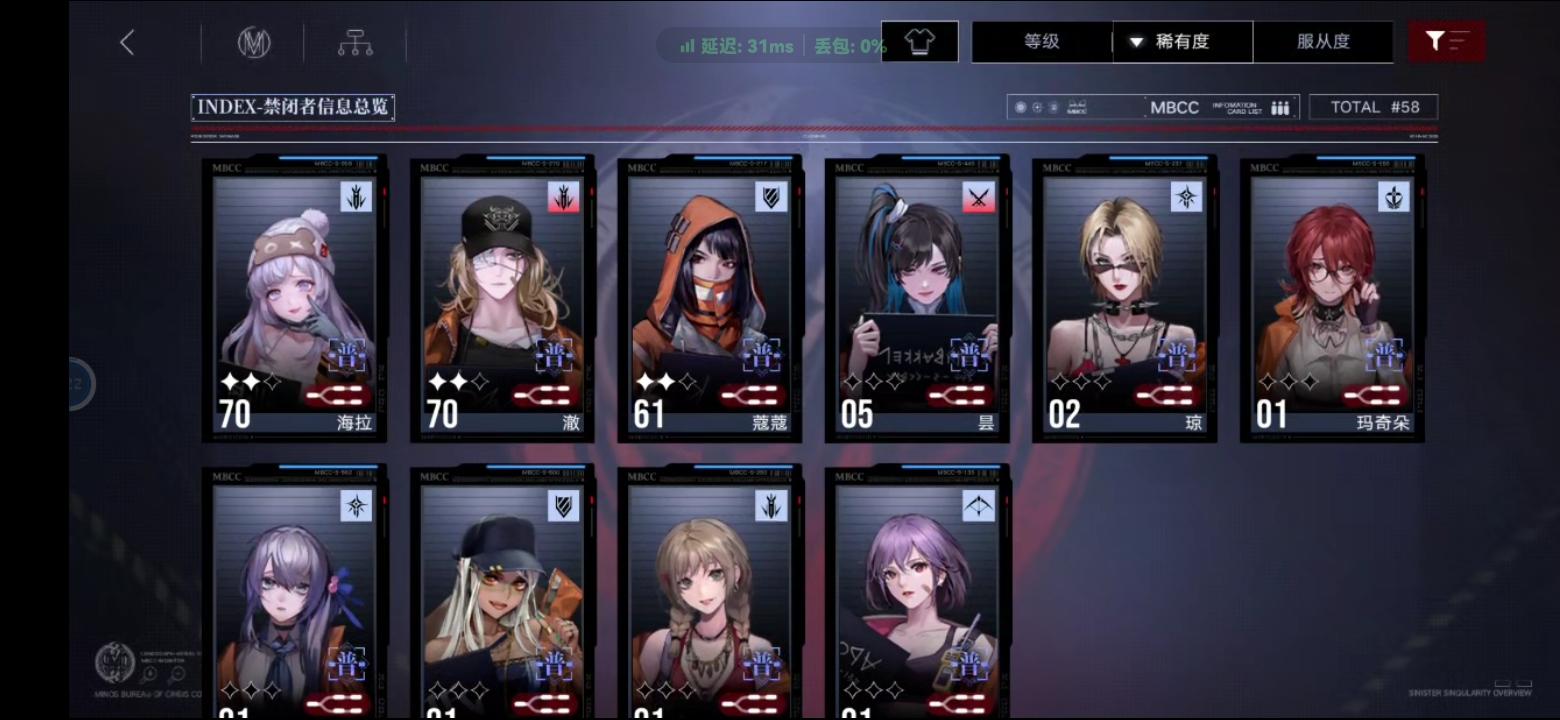Open the org-chart icon next to the logo
1560x720 pixels.
pyautogui.click(x=355, y=42)
